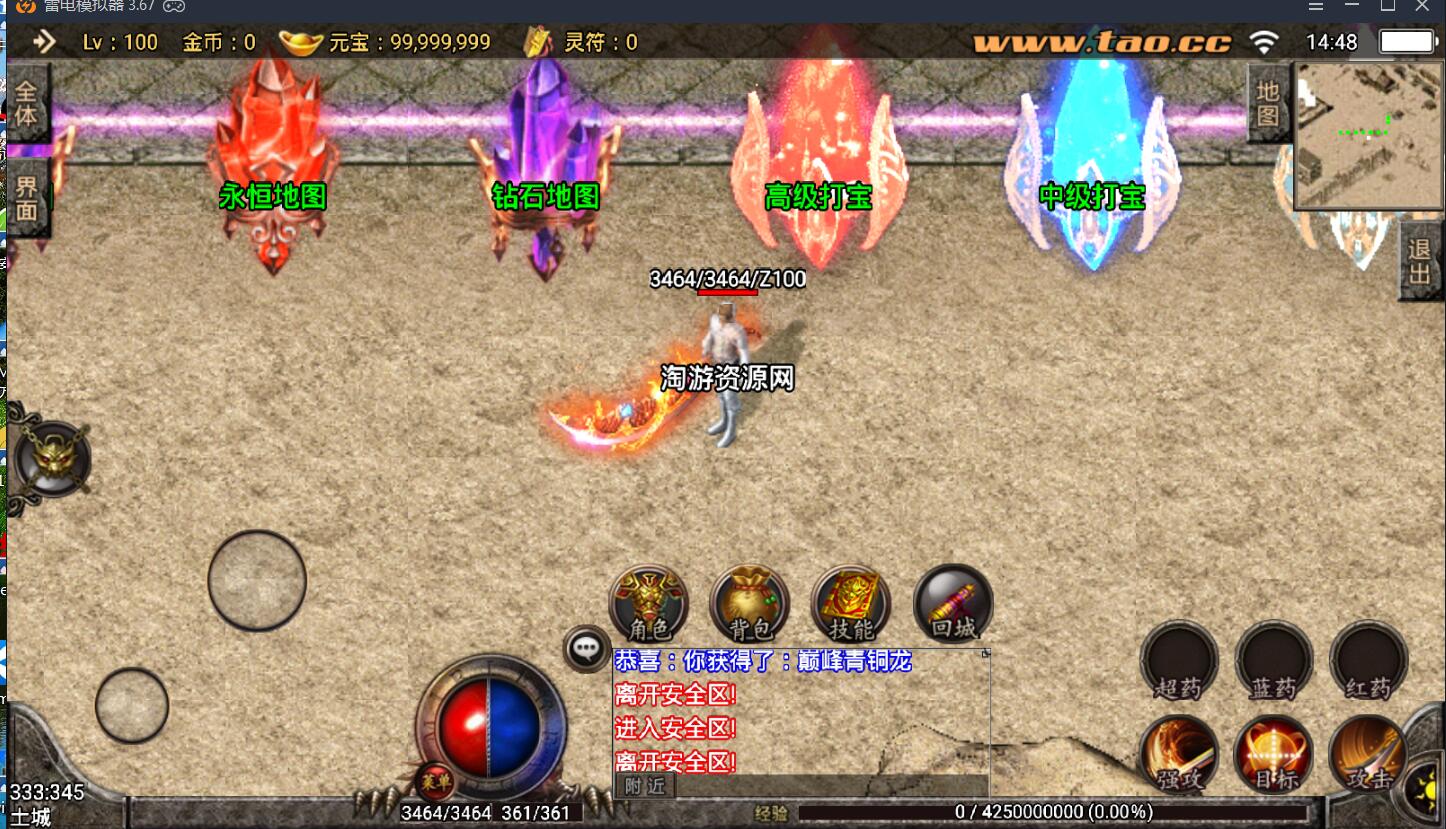Open the 地图 map button

[x=1268, y=103]
